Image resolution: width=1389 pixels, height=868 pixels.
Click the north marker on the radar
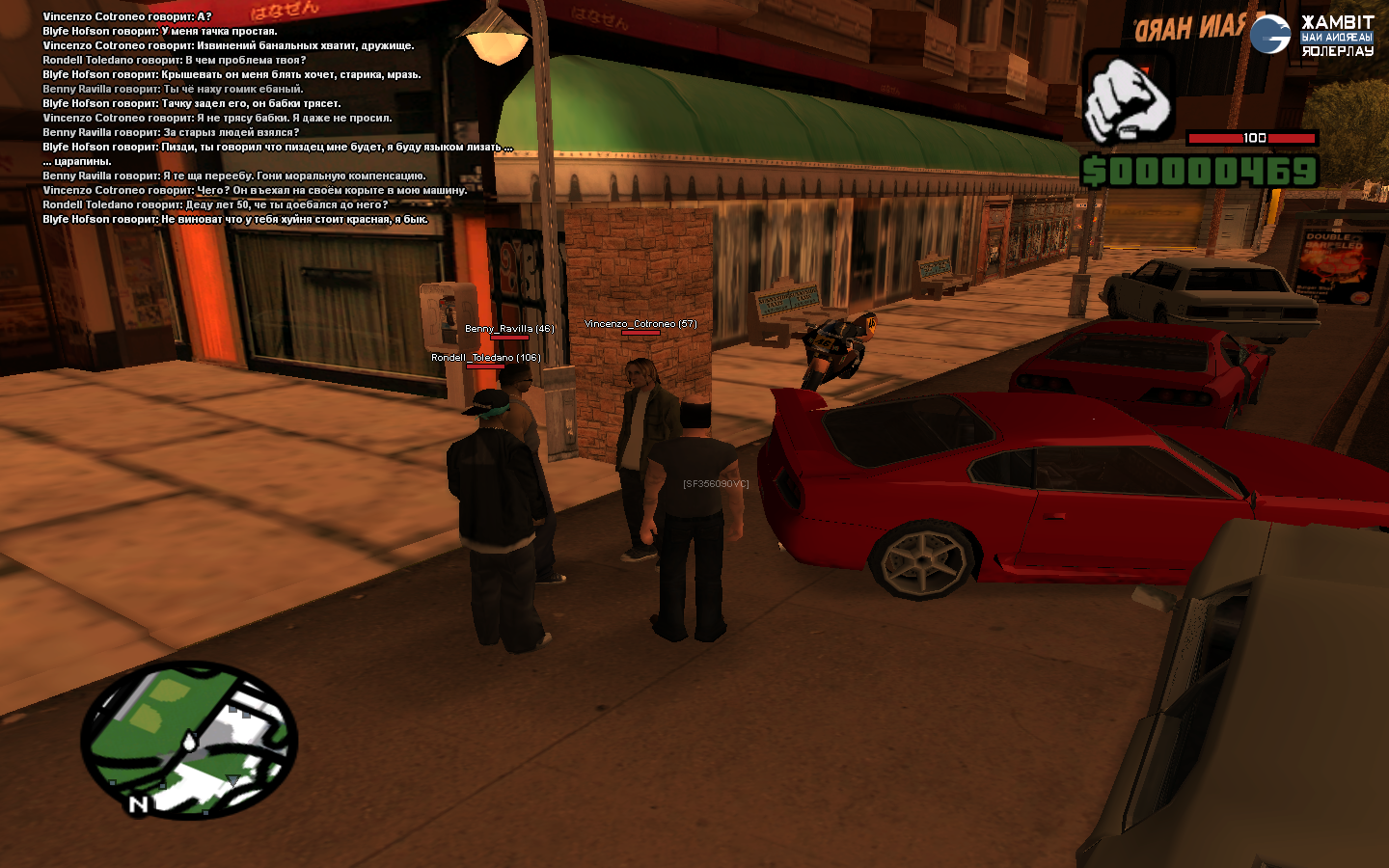coord(138,804)
